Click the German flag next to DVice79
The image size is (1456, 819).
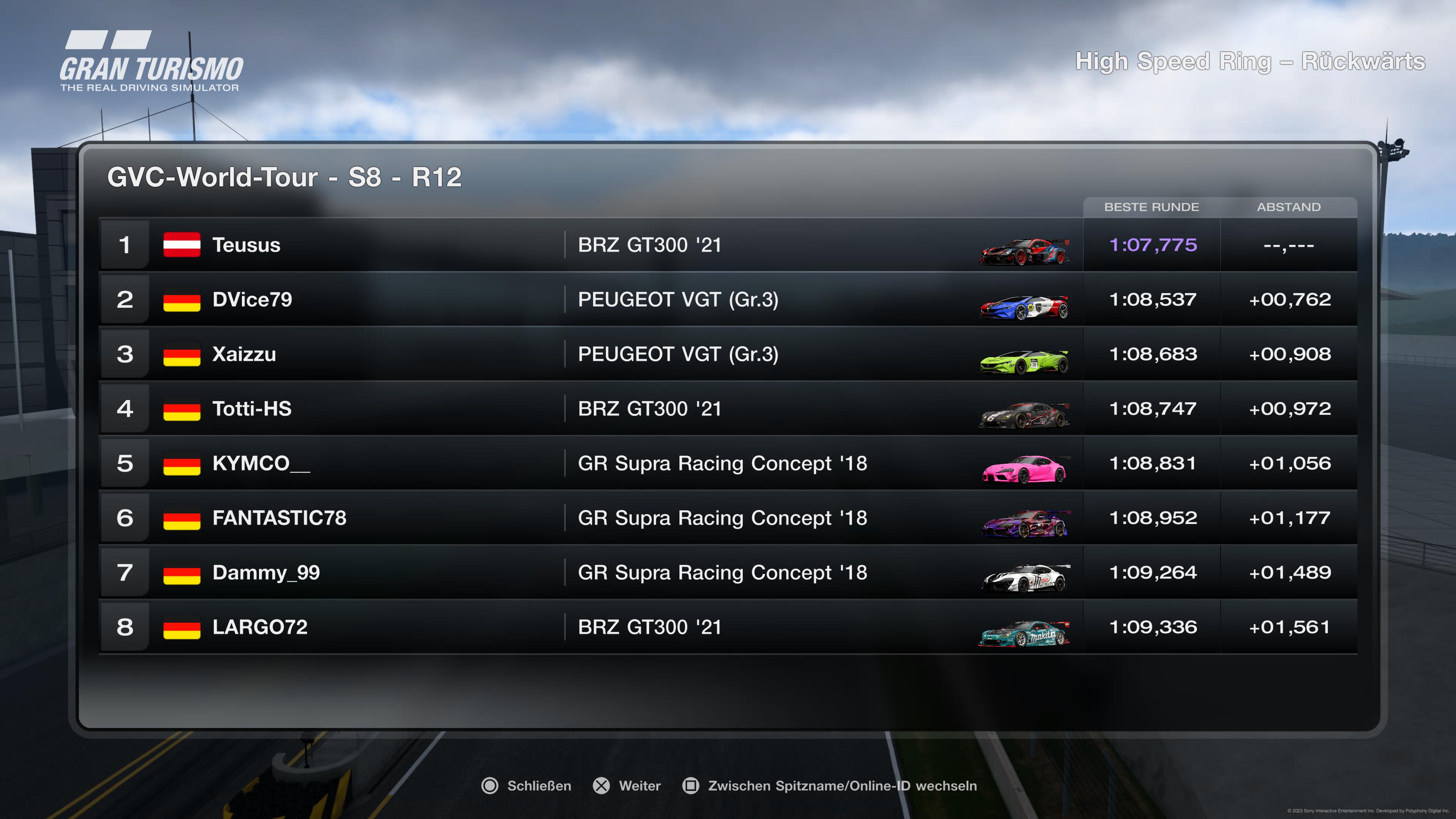(182, 300)
